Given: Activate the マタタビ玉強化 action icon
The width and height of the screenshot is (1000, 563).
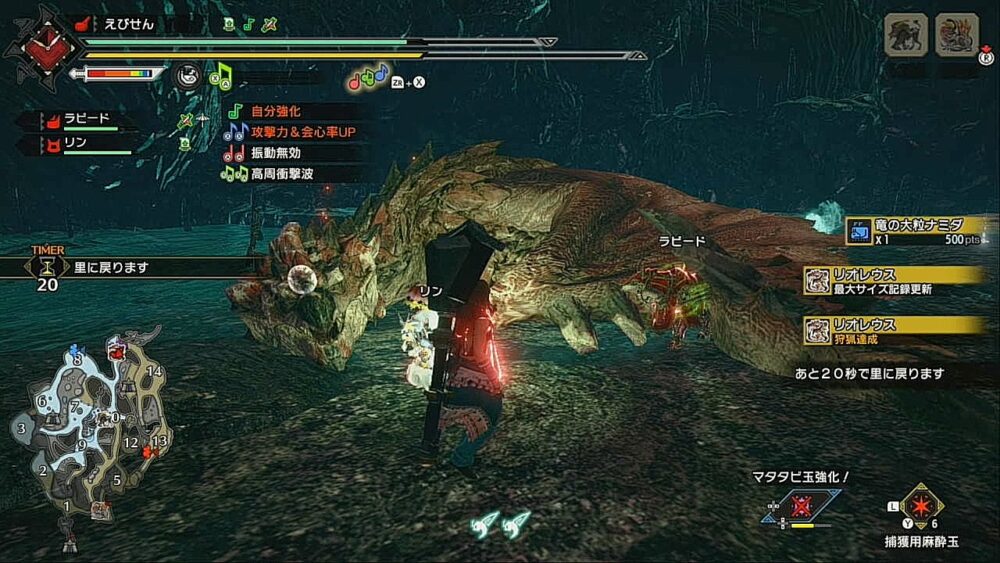Looking at the screenshot, I should [x=800, y=506].
